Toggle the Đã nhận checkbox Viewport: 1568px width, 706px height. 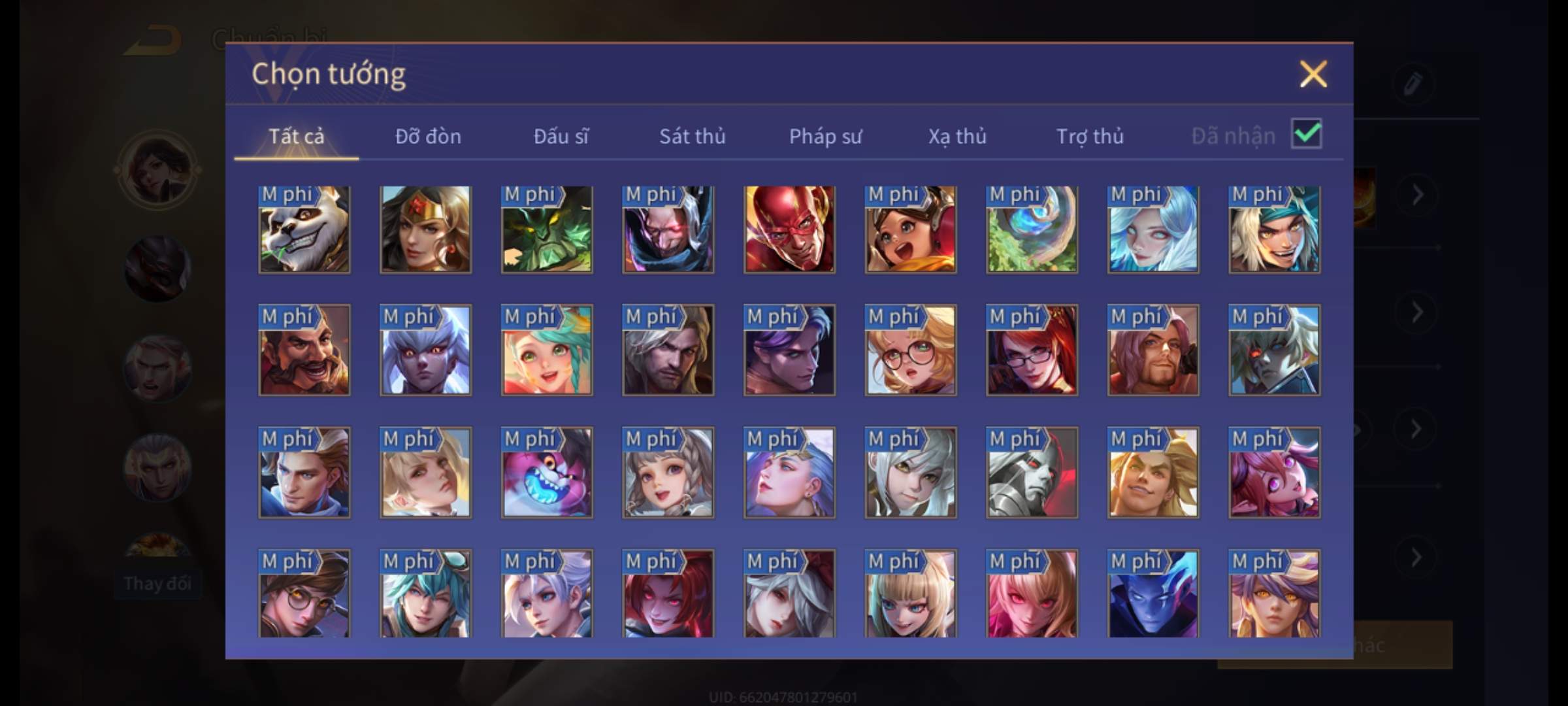1306,134
